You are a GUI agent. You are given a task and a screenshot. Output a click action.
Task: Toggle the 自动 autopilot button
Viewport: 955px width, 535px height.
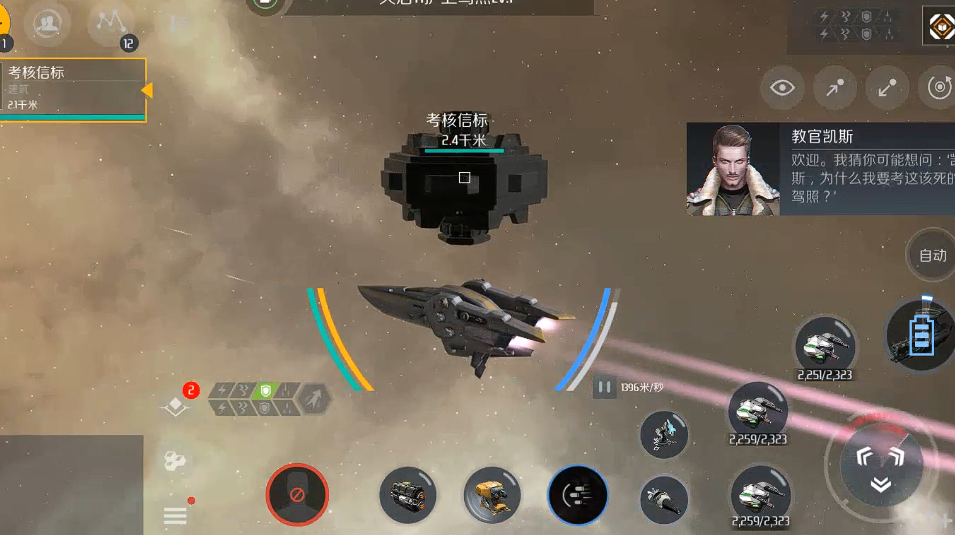(x=932, y=255)
